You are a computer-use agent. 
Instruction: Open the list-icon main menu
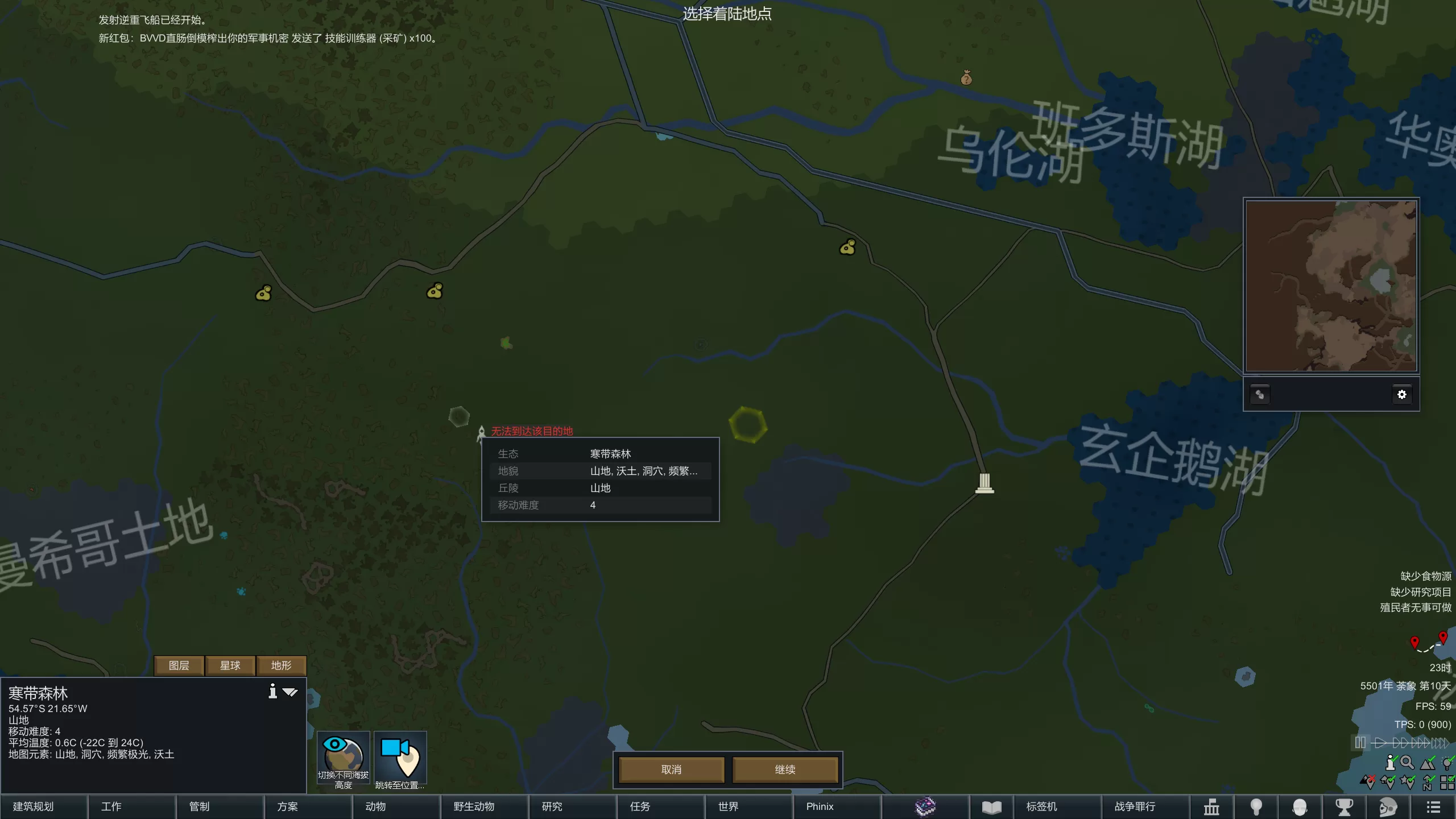1433,806
